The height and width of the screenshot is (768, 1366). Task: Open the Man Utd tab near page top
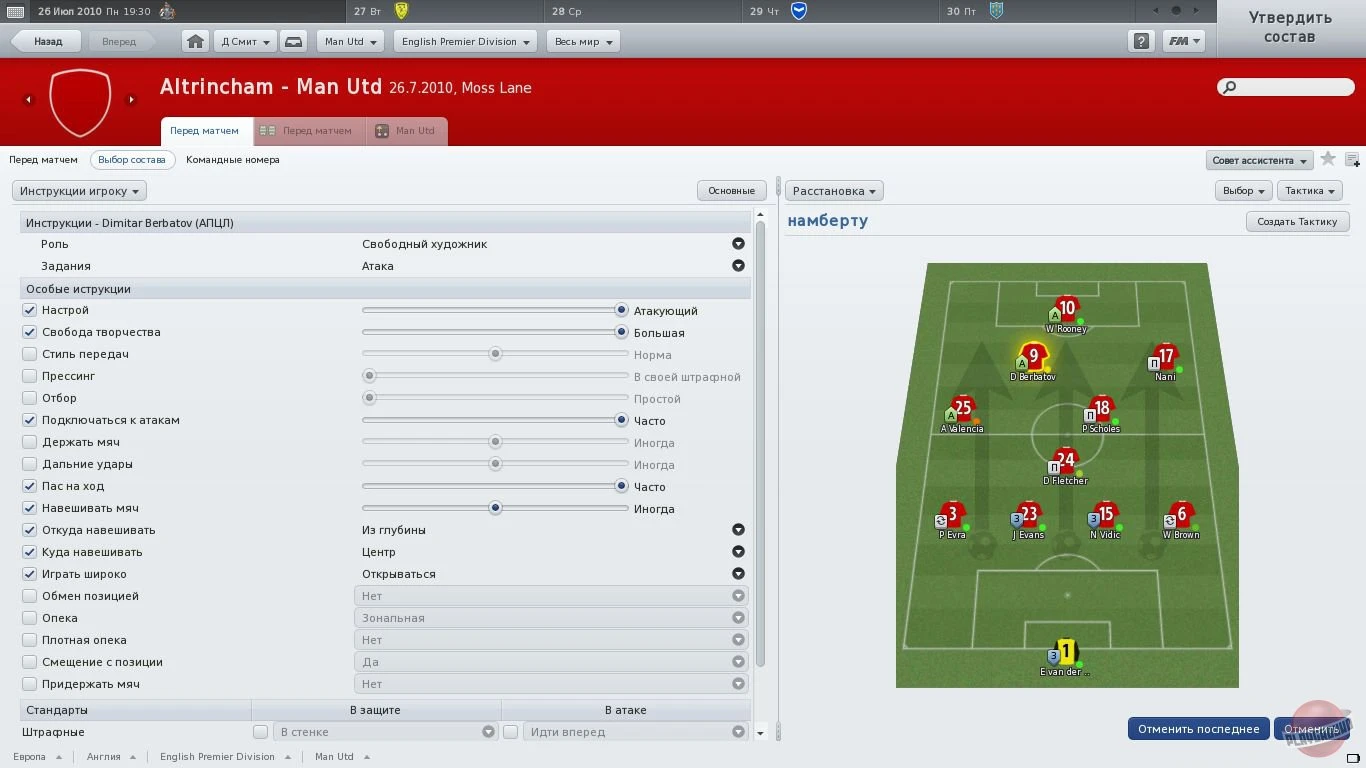406,131
